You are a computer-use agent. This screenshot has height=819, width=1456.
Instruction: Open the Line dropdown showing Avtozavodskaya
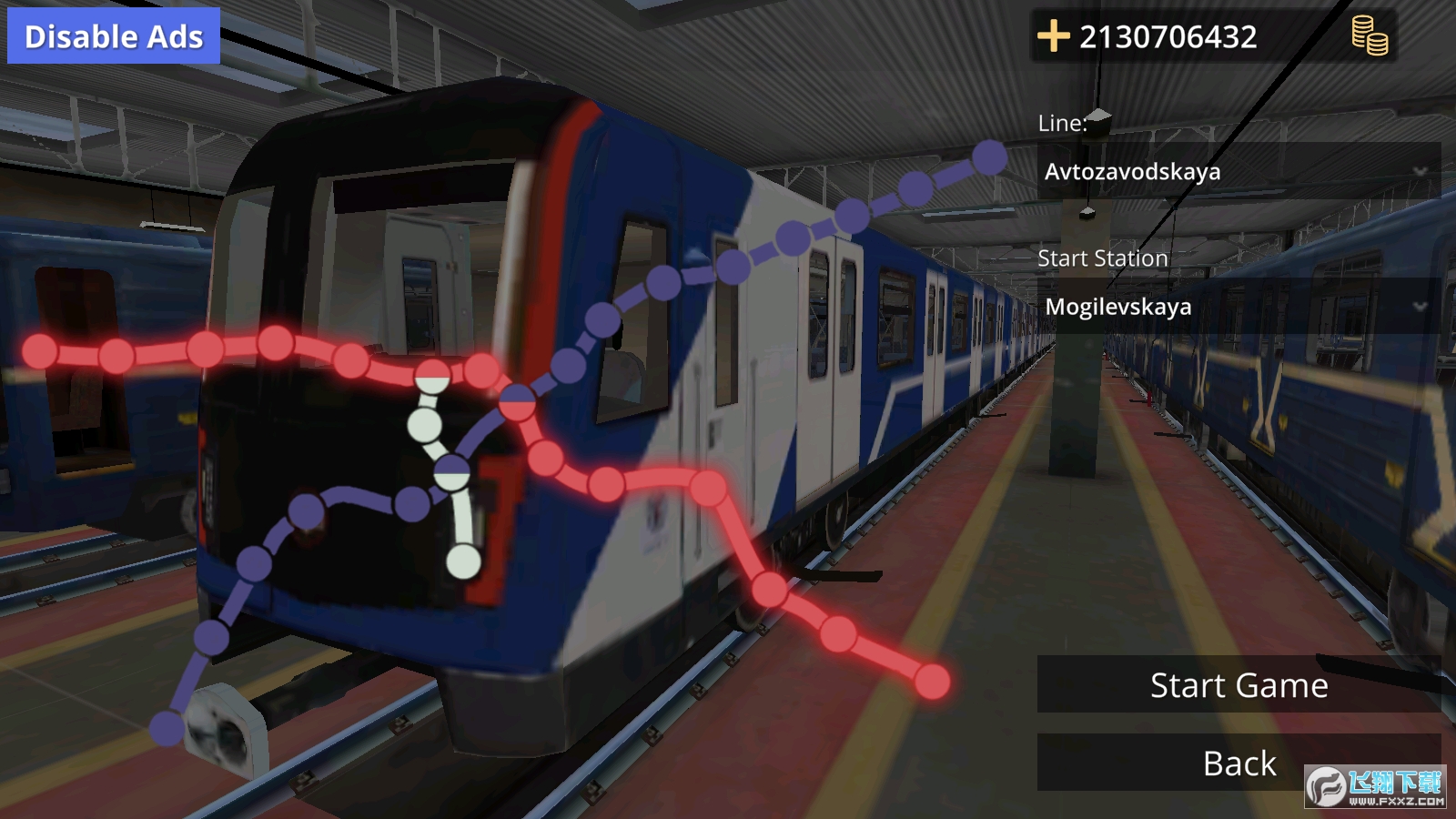point(1183,171)
